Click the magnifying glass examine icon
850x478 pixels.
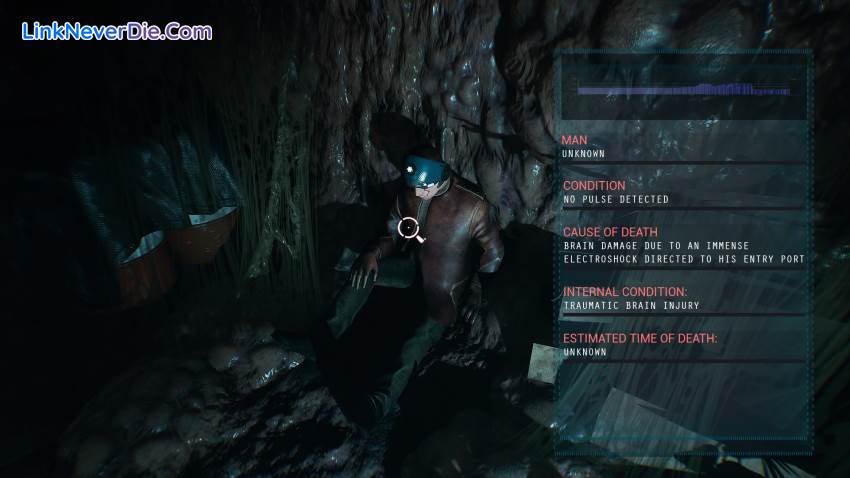[408, 229]
